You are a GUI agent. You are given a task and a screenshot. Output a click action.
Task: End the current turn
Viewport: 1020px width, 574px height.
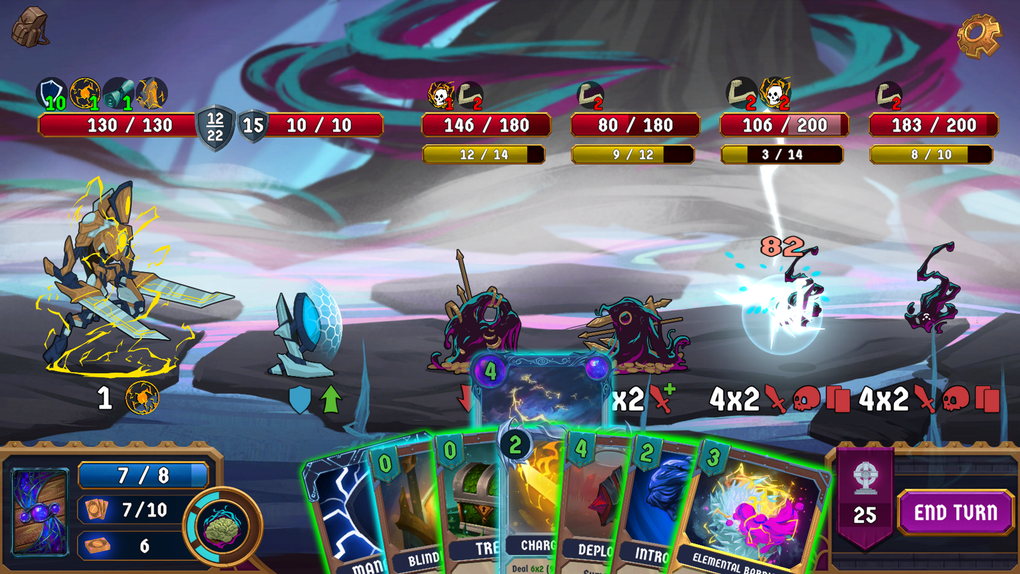[x=955, y=513]
